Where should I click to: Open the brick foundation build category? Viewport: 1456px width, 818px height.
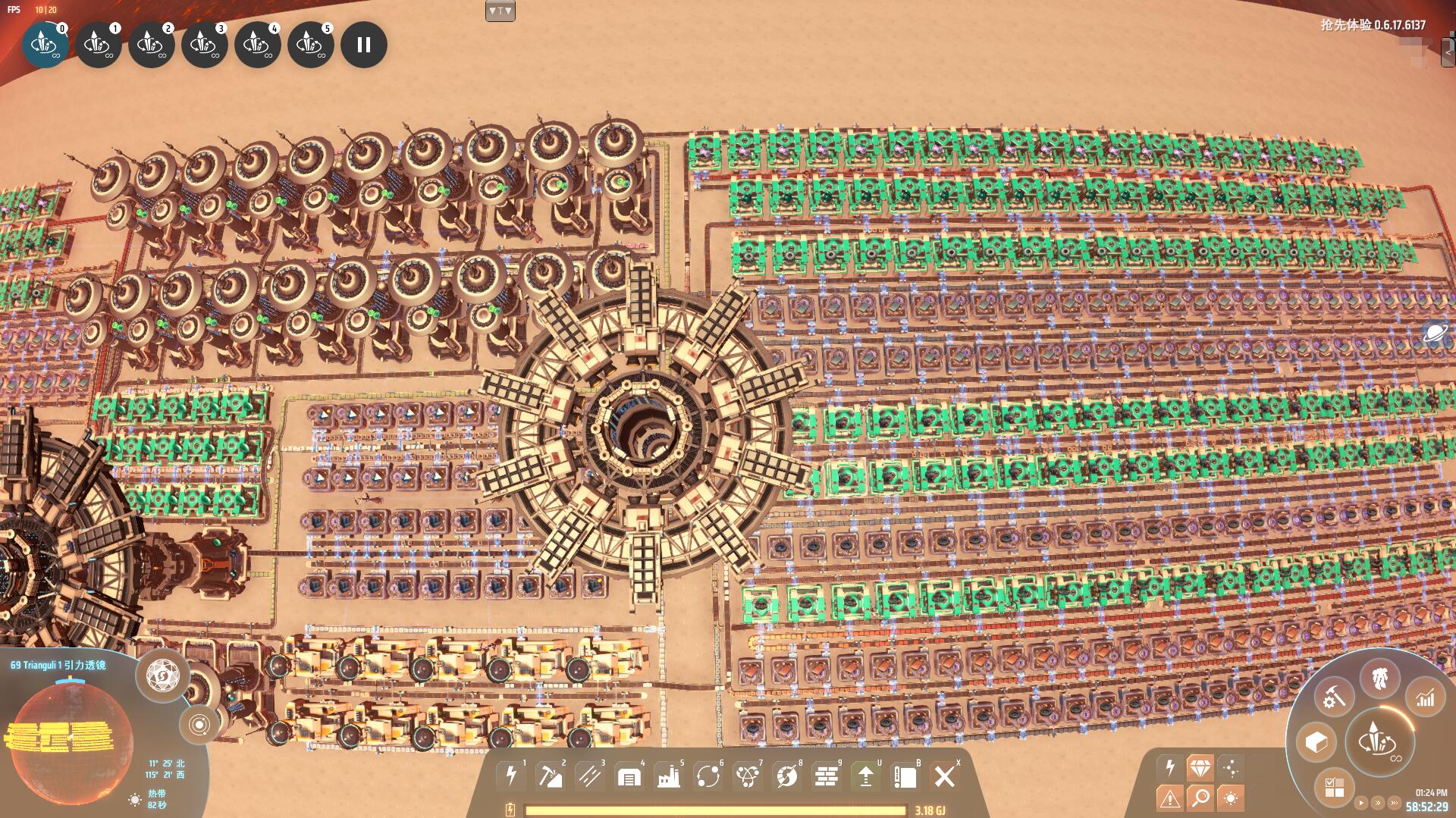[826, 776]
